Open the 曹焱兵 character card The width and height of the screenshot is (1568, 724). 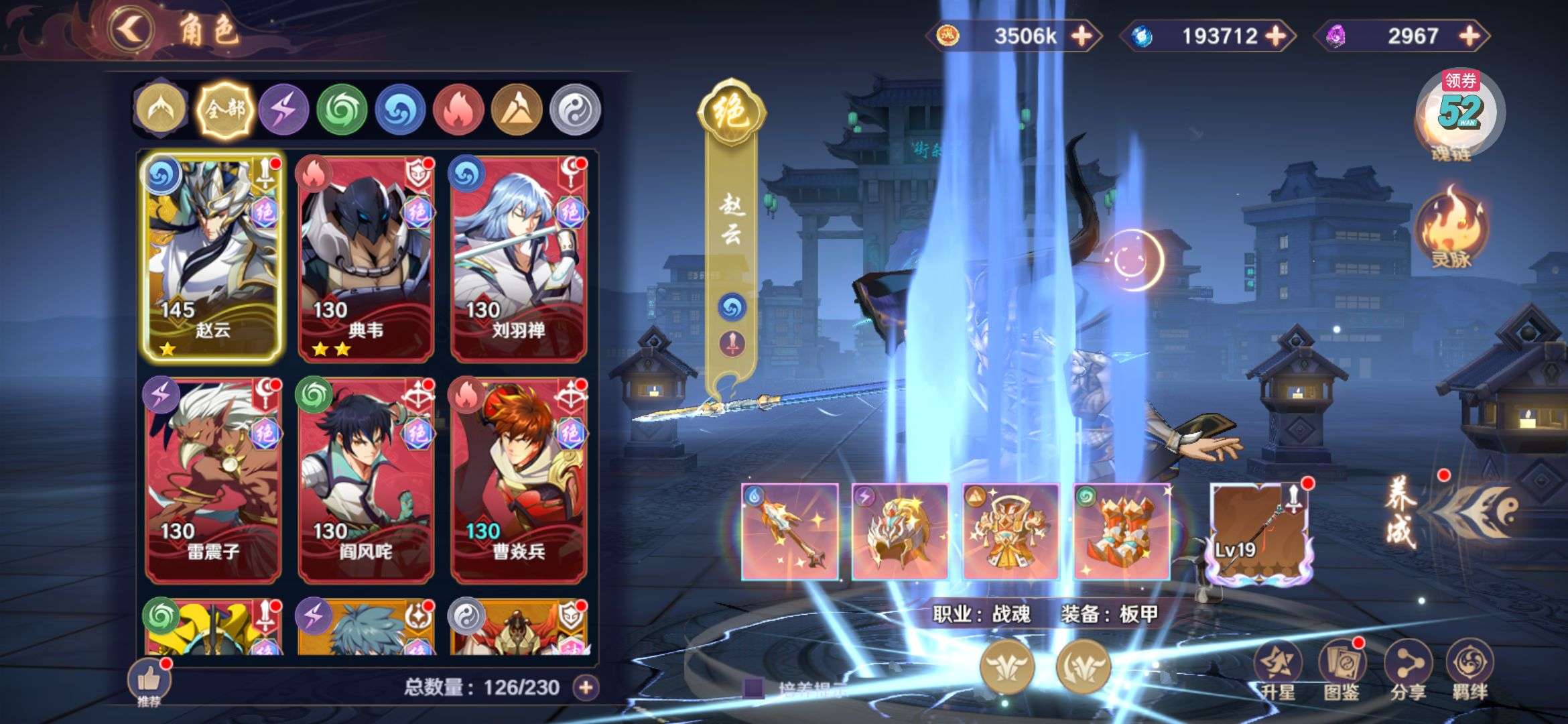519,479
